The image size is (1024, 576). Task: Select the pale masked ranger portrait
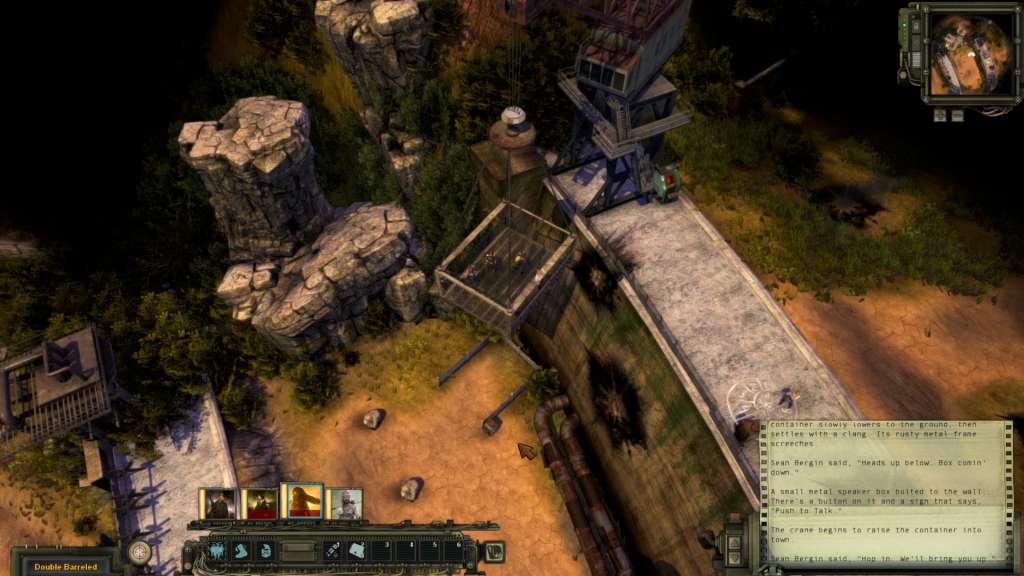(344, 503)
